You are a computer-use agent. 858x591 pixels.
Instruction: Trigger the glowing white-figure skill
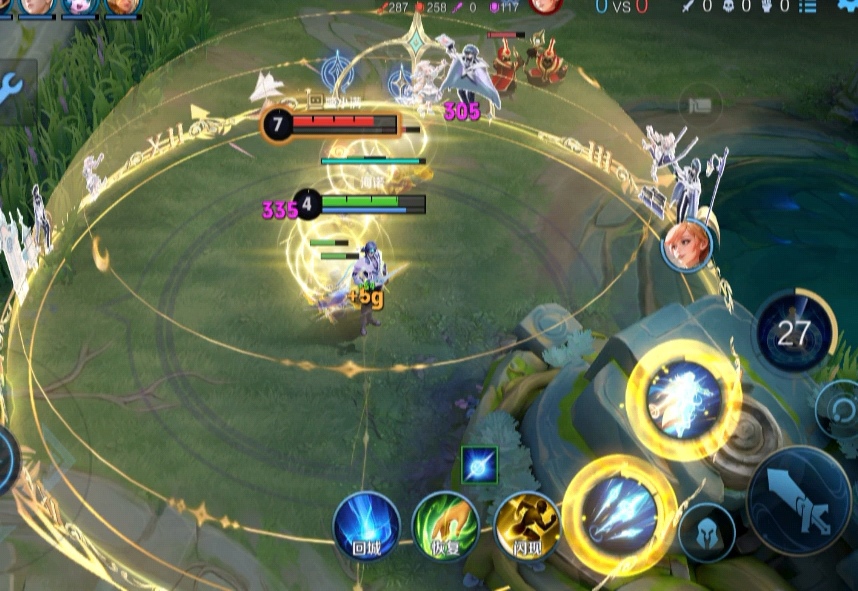pyautogui.click(x=684, y=400)
